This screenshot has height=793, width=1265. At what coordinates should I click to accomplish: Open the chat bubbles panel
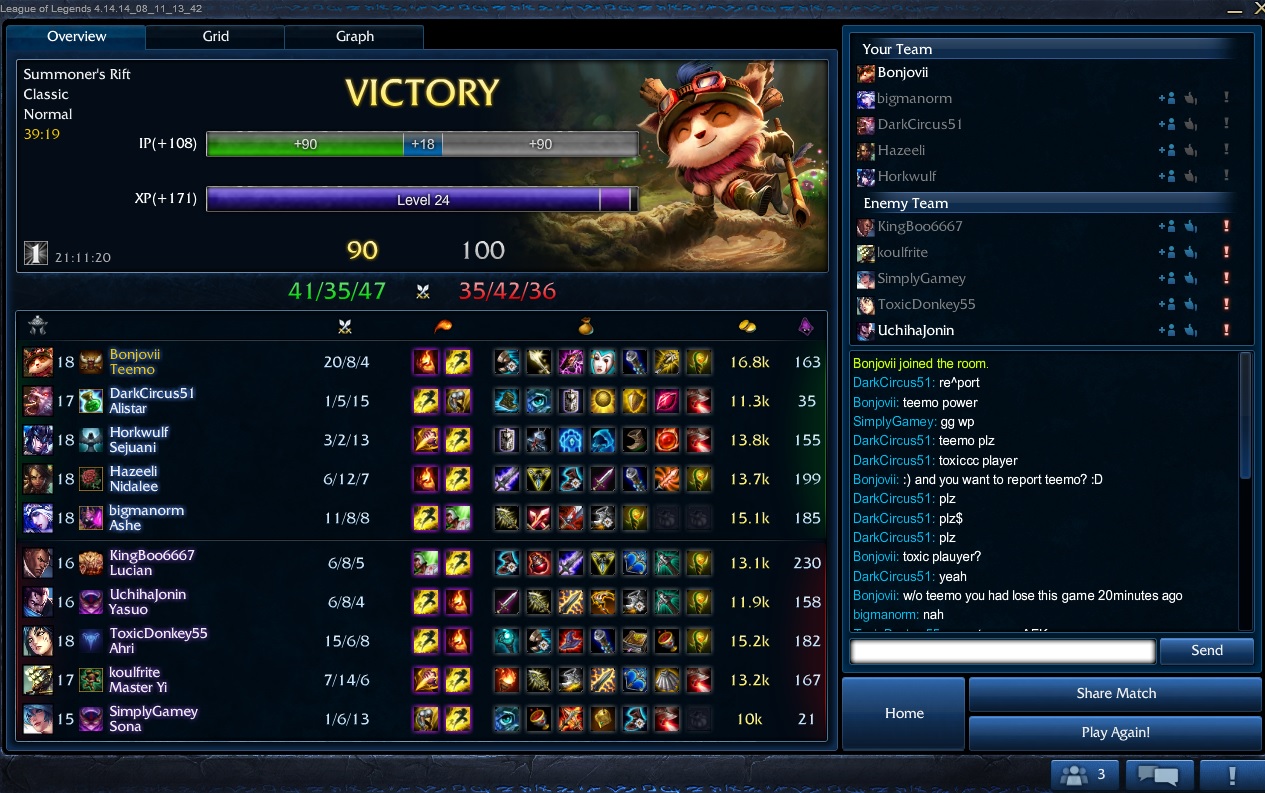click(1159, 774)
